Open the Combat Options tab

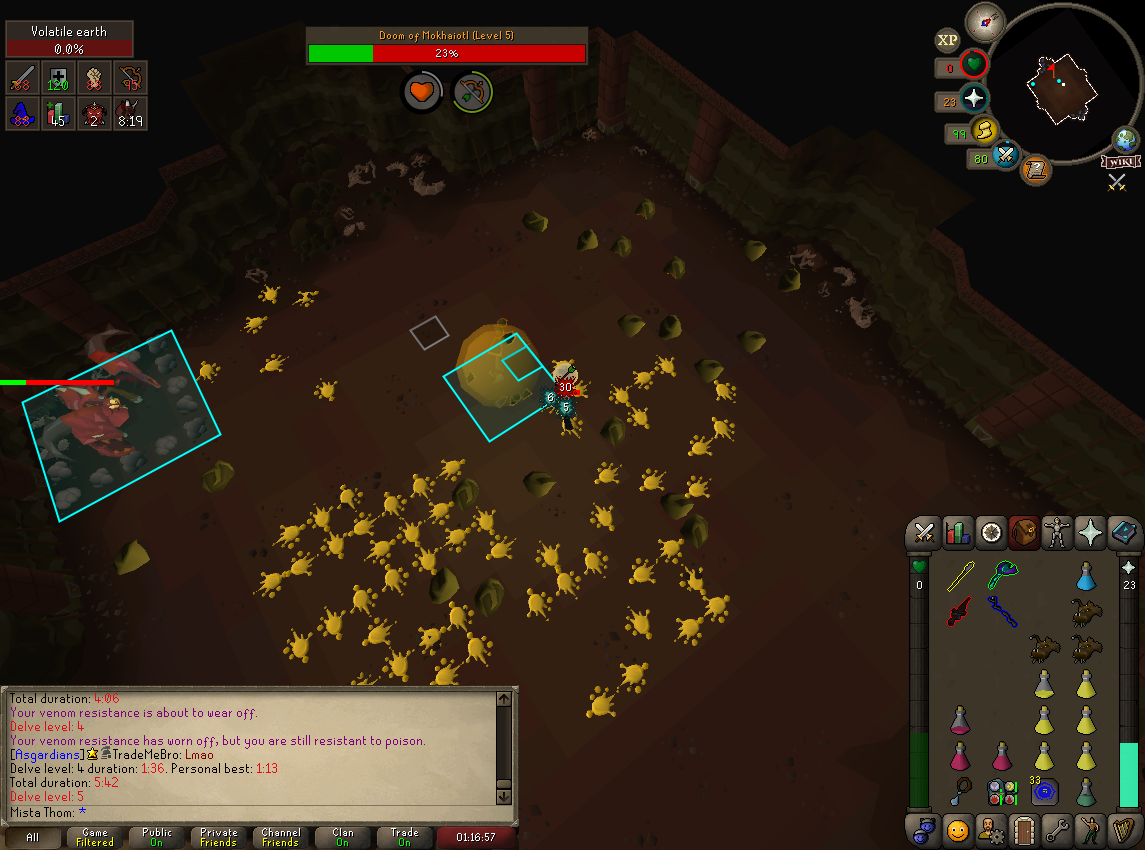tap(924, 533)
